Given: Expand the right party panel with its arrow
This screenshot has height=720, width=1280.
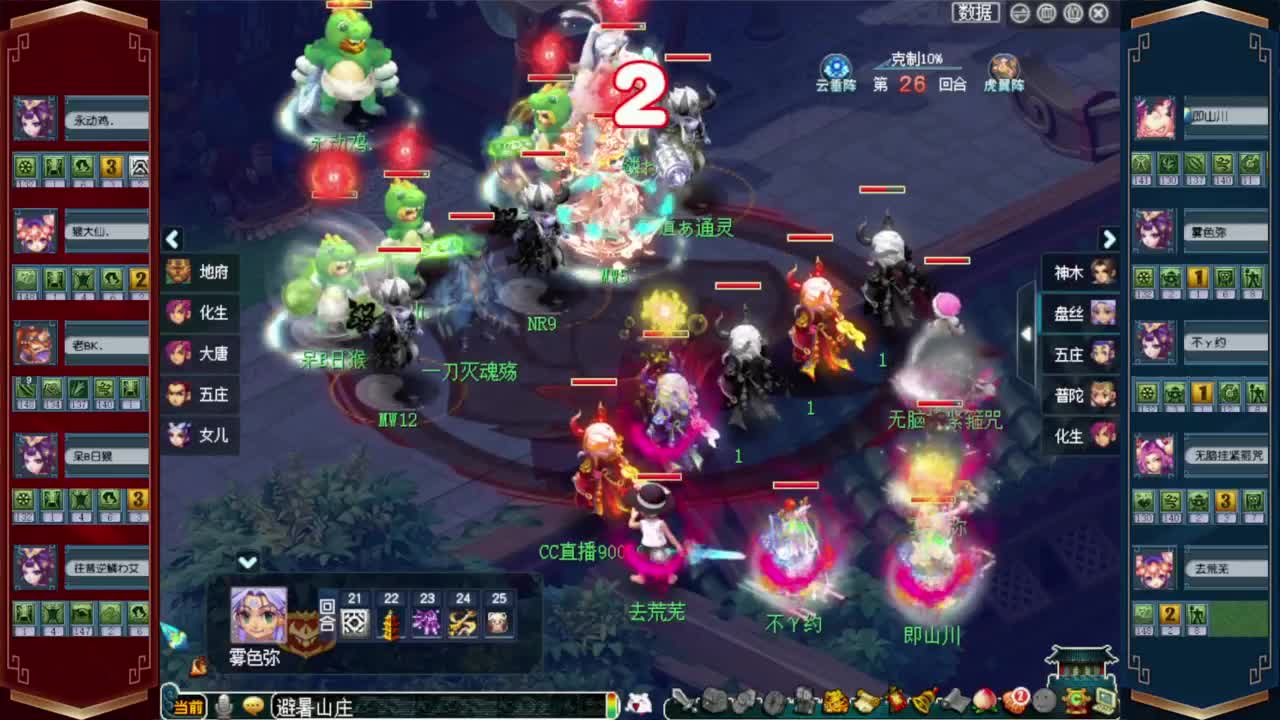Looking at the screenshot, I should click(x=1109, y=240).
